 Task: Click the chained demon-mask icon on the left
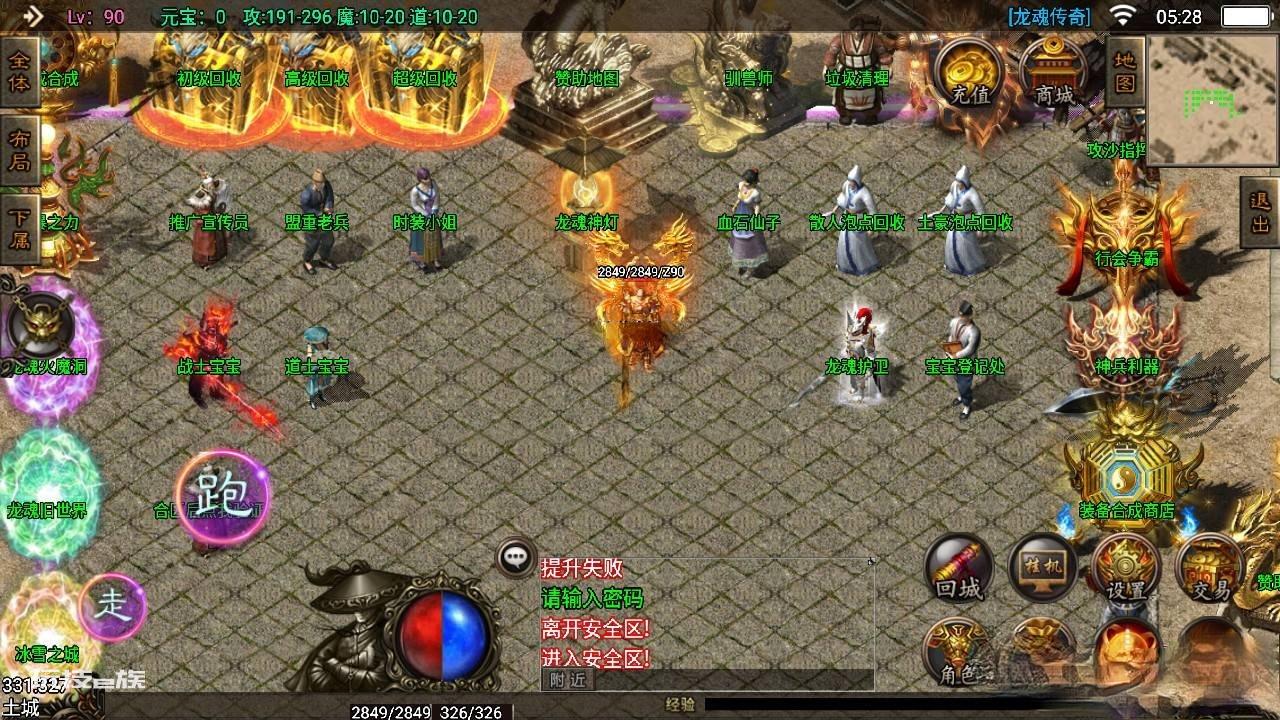pos(40,326)
